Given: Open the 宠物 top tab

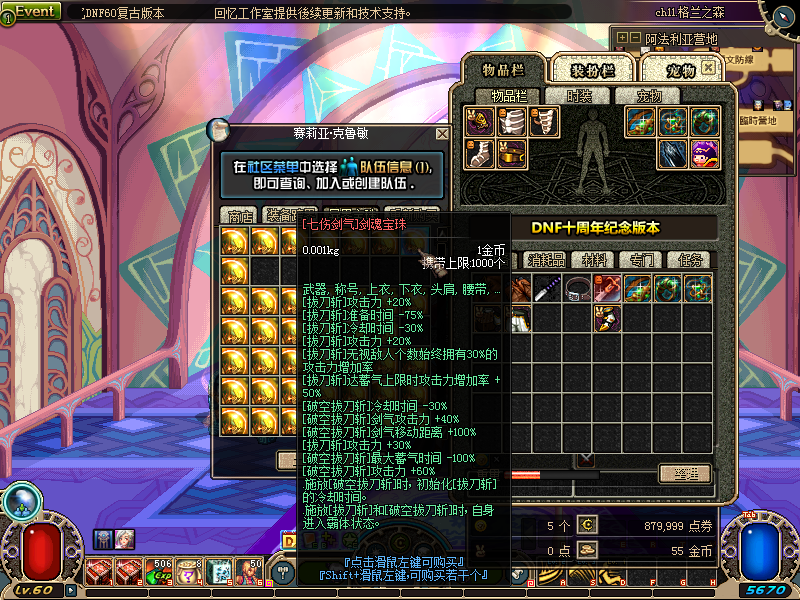Looking at the screenshot, I should 679,70.
